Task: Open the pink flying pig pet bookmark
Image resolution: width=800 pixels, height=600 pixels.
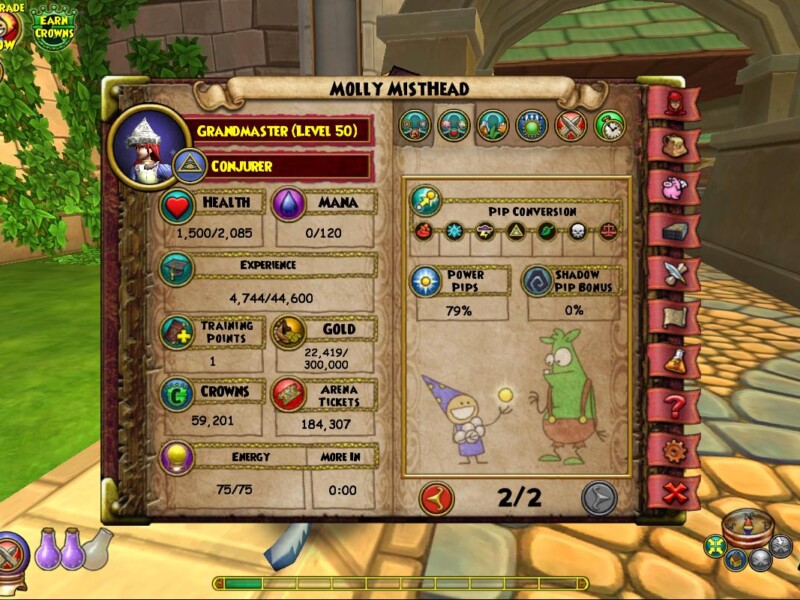Action: pyautogui.click(x=673, y=187)
